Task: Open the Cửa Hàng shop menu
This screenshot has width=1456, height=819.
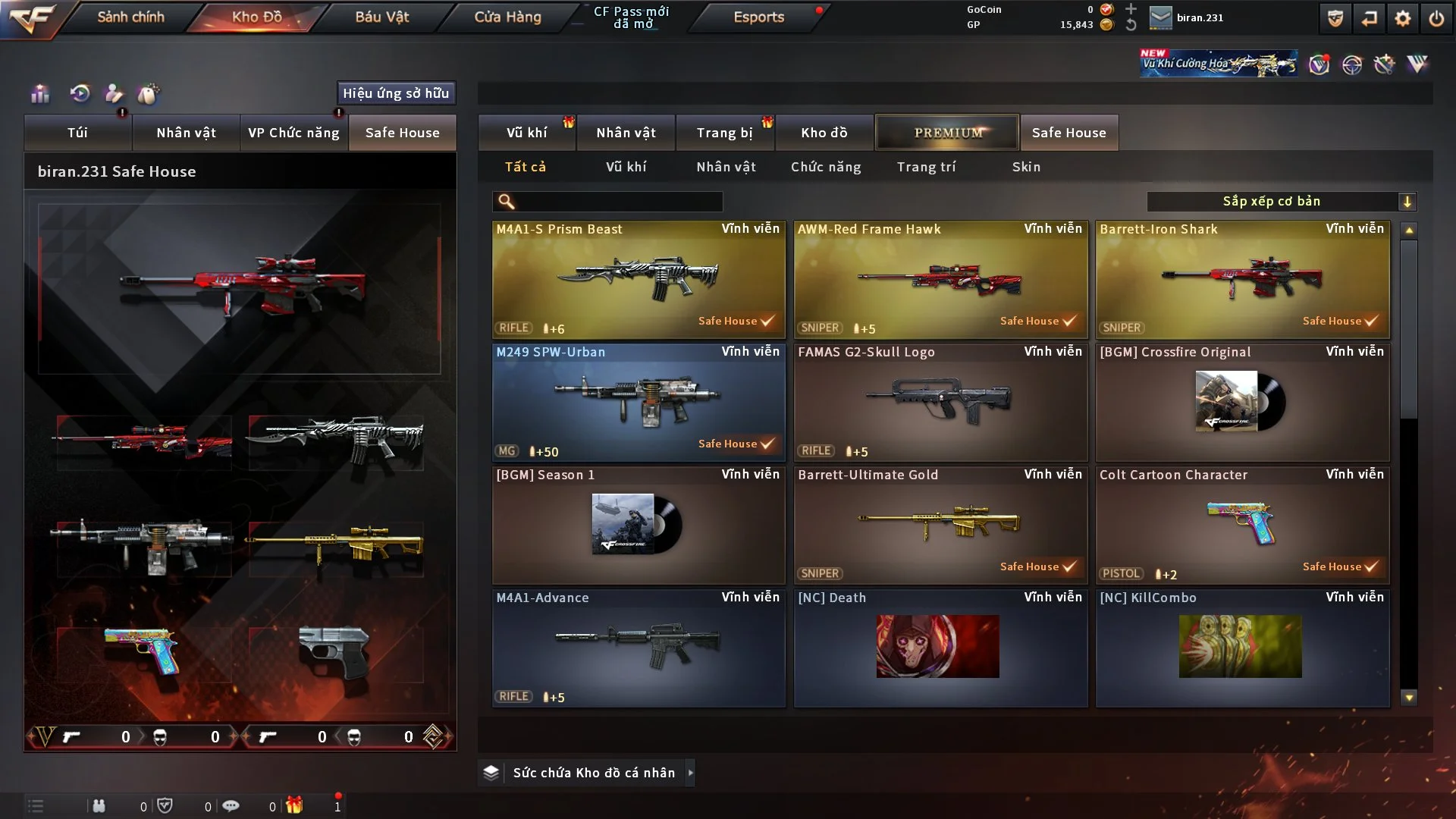Action: (507, 17)
